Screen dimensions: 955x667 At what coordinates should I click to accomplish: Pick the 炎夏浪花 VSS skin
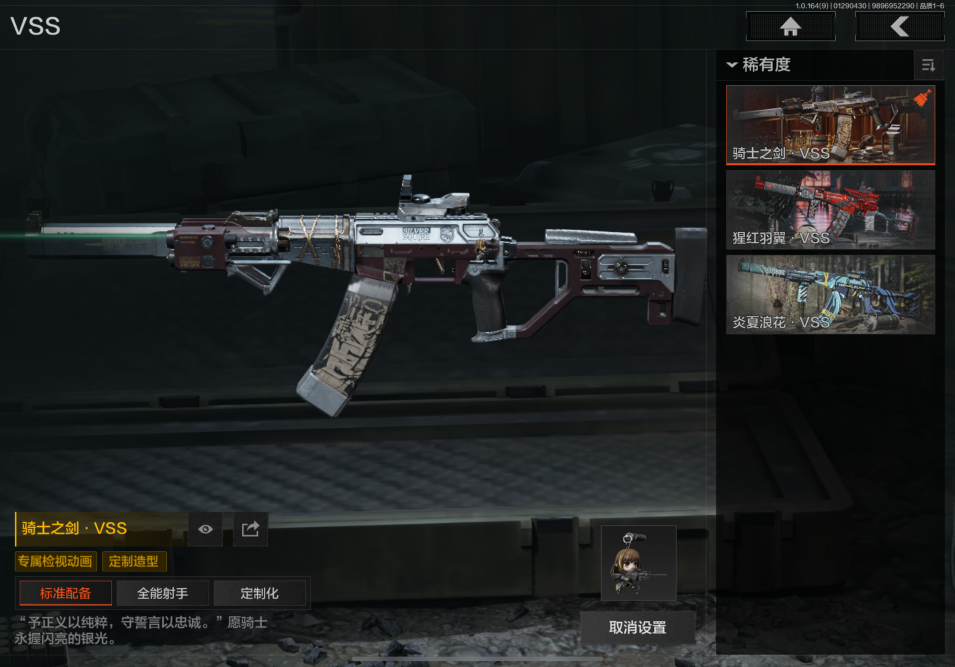pyautogui.click(x=830, y=294)
